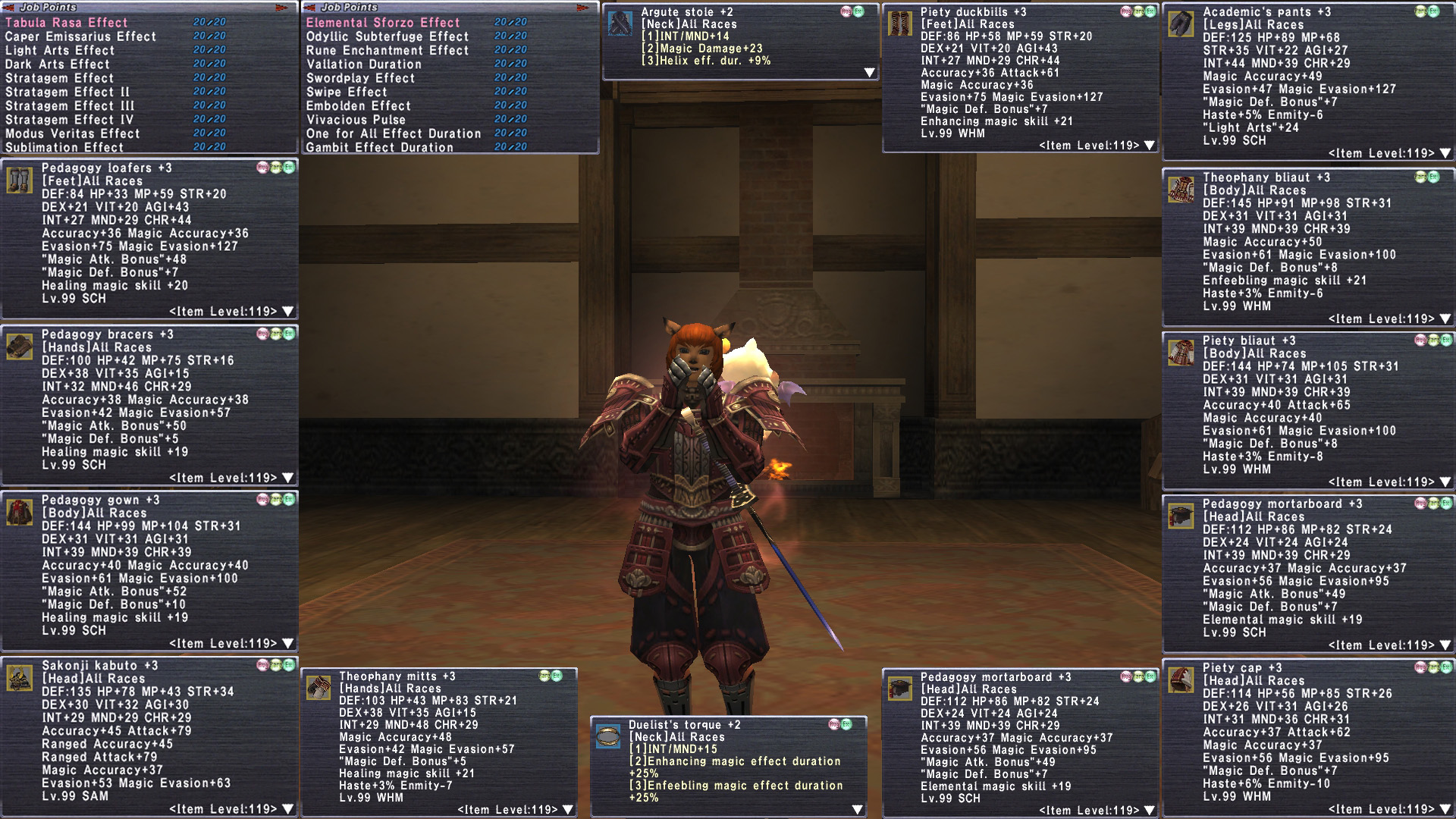Pick the Sublimation Effect entry

tap(64, 147)
